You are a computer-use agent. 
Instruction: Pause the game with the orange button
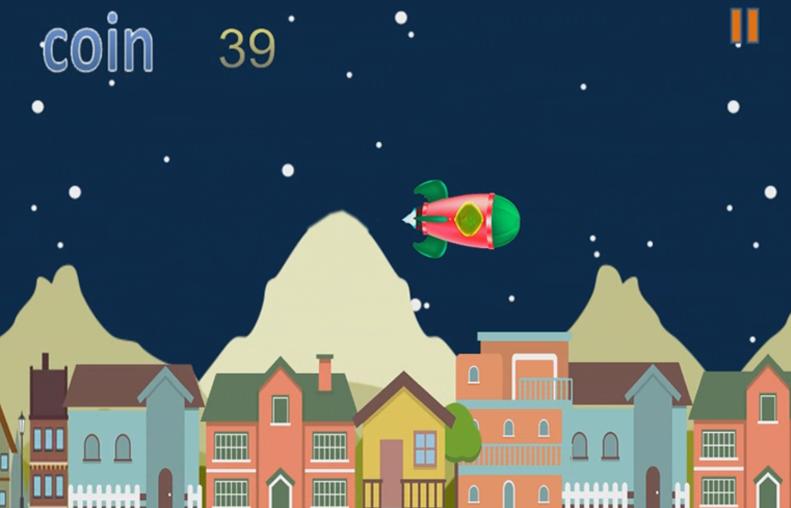pos(744,26)
